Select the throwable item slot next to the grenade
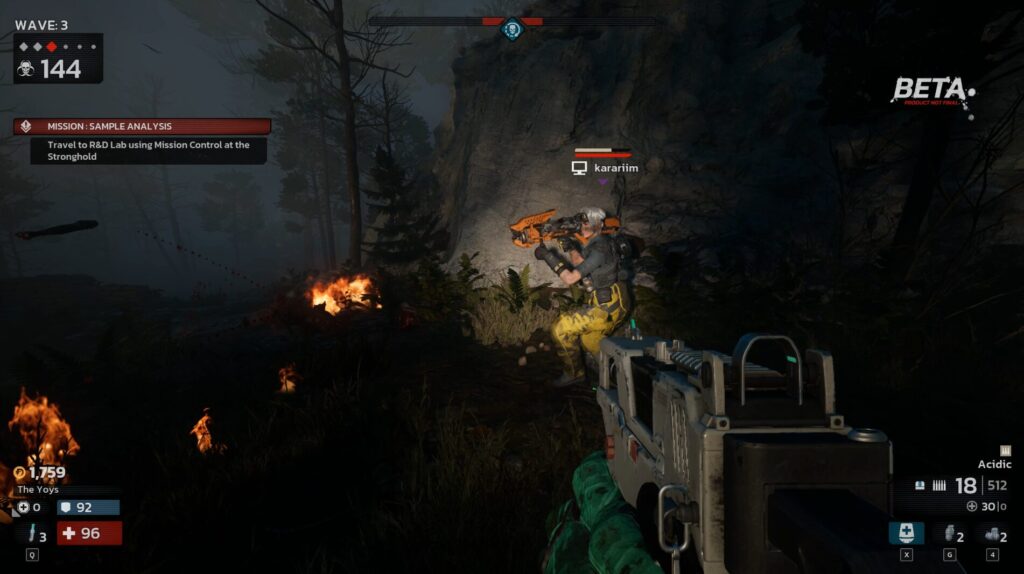 (991, 534)
